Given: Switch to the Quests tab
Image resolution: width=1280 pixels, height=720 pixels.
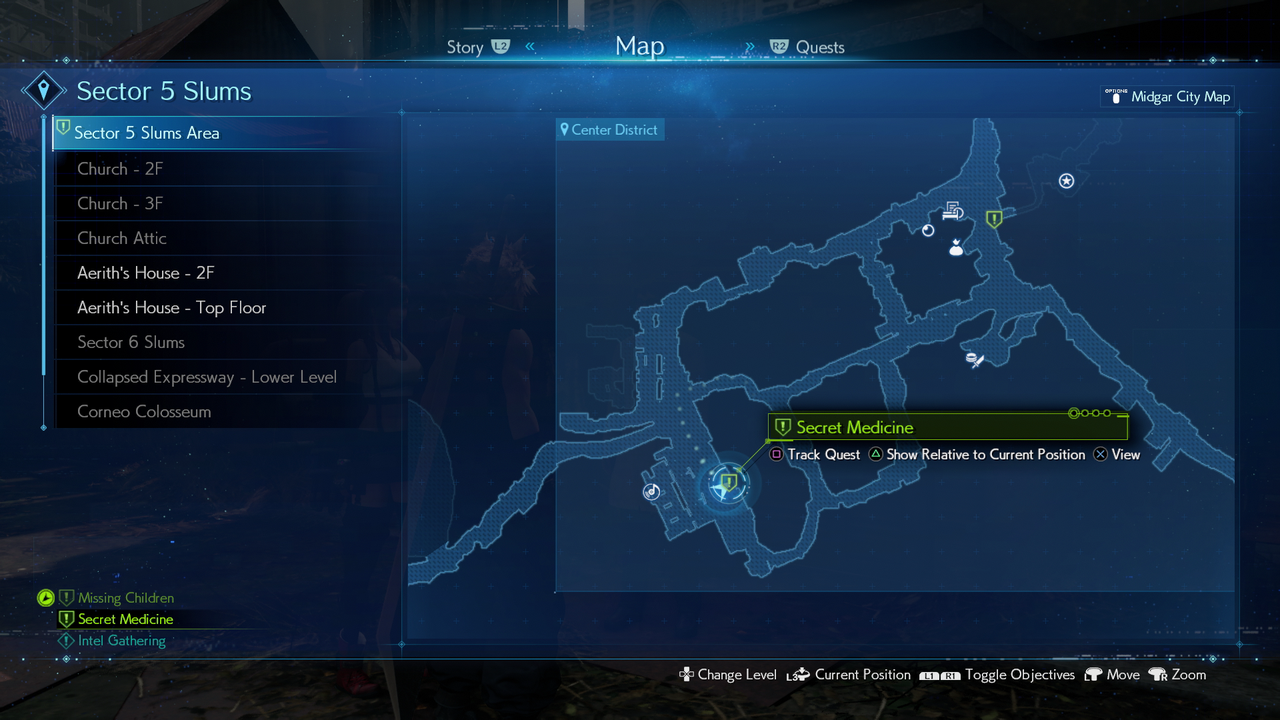Looking at the screenshot, I should pos(819,47).
